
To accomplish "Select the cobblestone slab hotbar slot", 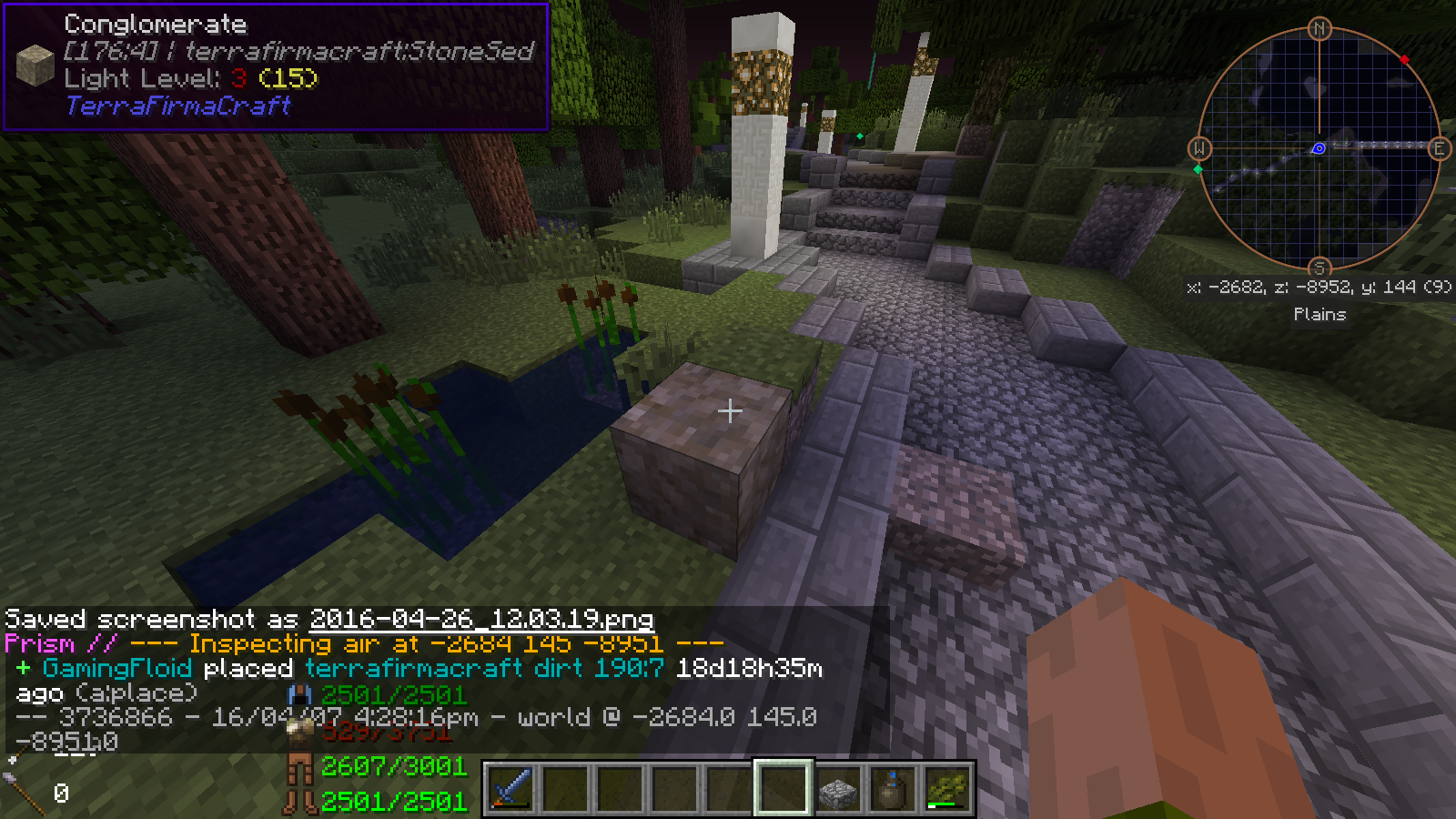I will point(838,789).
